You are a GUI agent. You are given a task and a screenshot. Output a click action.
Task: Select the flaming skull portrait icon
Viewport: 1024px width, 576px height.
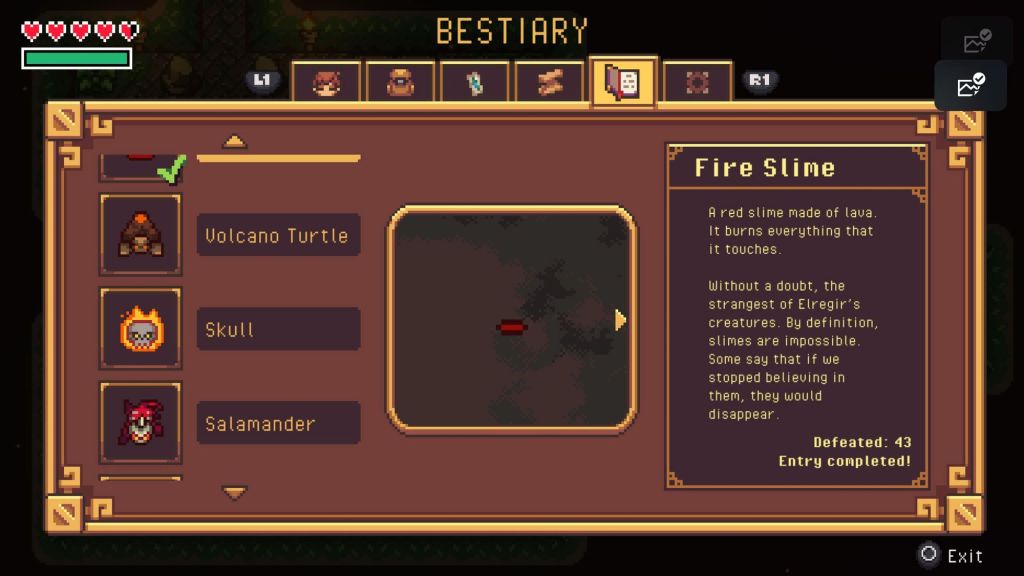[x=141, y=328]
